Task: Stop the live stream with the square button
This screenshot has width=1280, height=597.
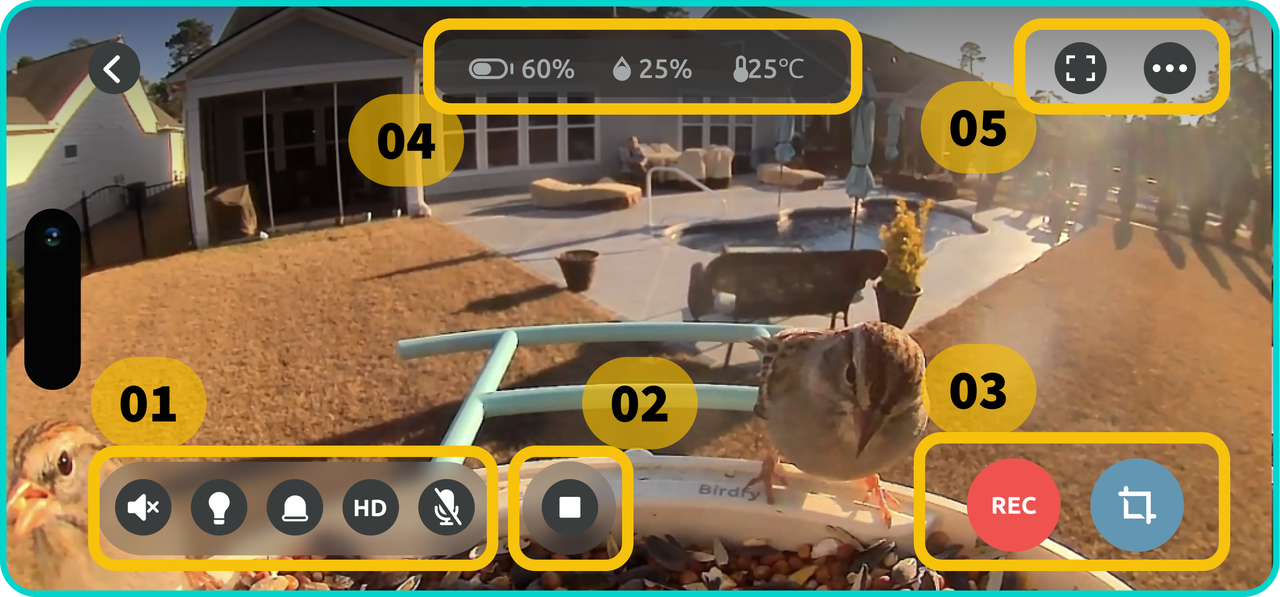Action: [x=570, y=507]
